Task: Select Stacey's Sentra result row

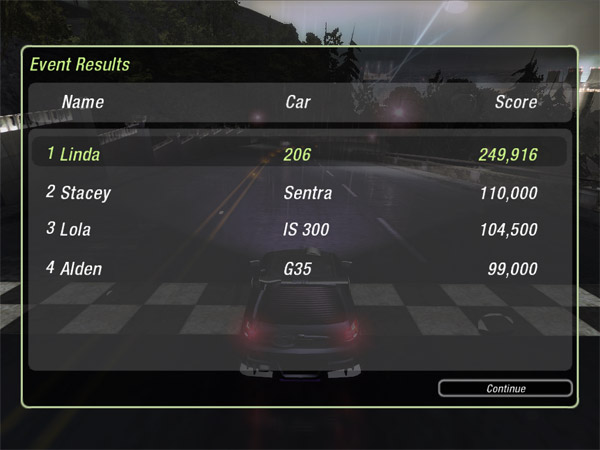Action: coord(298,192)
